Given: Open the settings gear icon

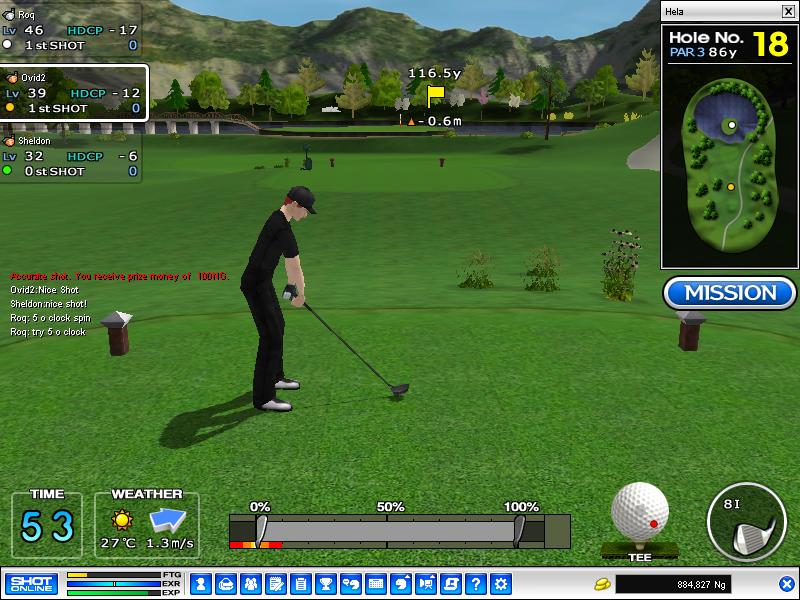Looking at the screenshot, I should (501, 583).
